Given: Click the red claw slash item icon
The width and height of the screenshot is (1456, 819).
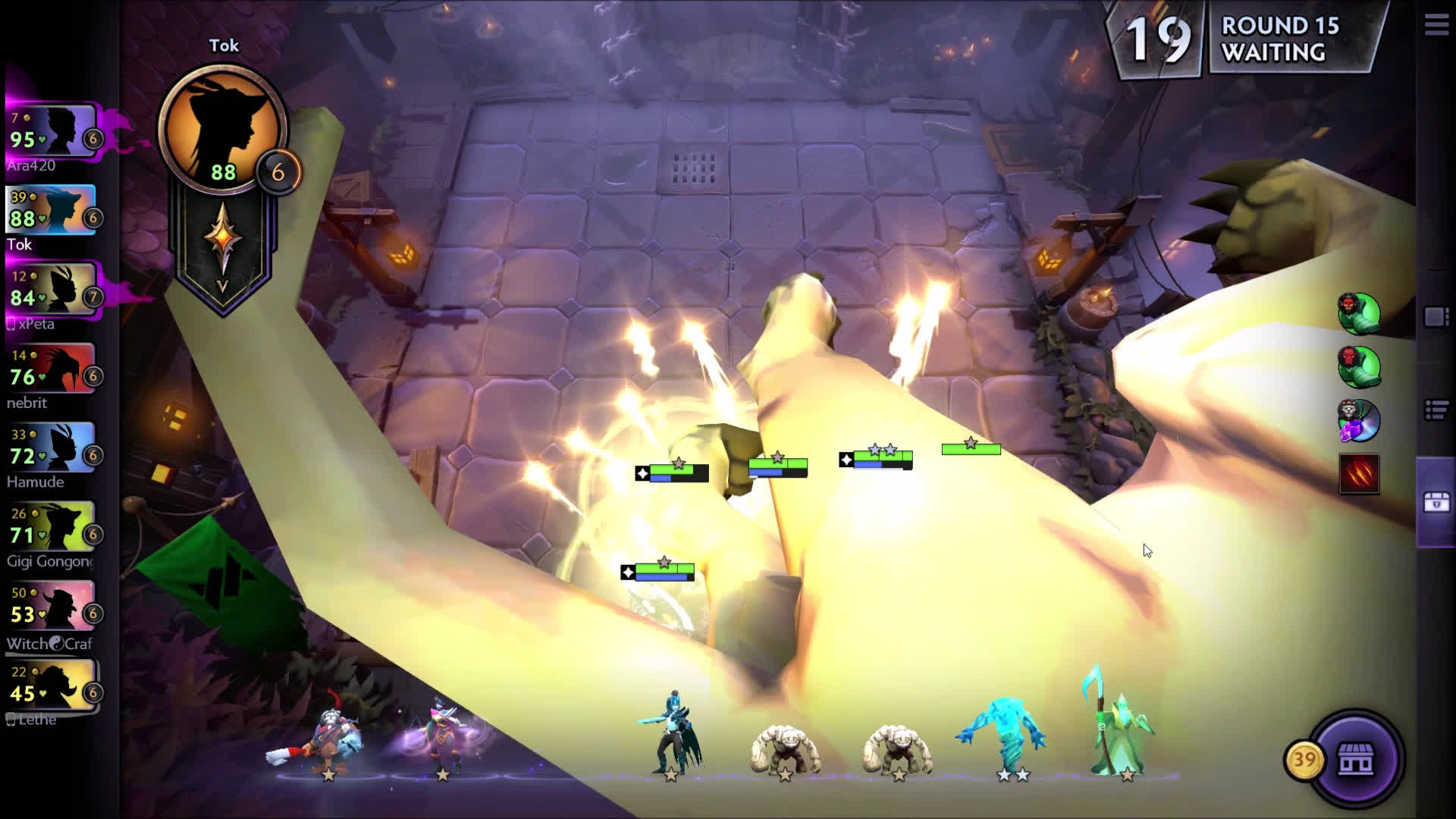Looking at the screenshot, I should point(1359,474).
